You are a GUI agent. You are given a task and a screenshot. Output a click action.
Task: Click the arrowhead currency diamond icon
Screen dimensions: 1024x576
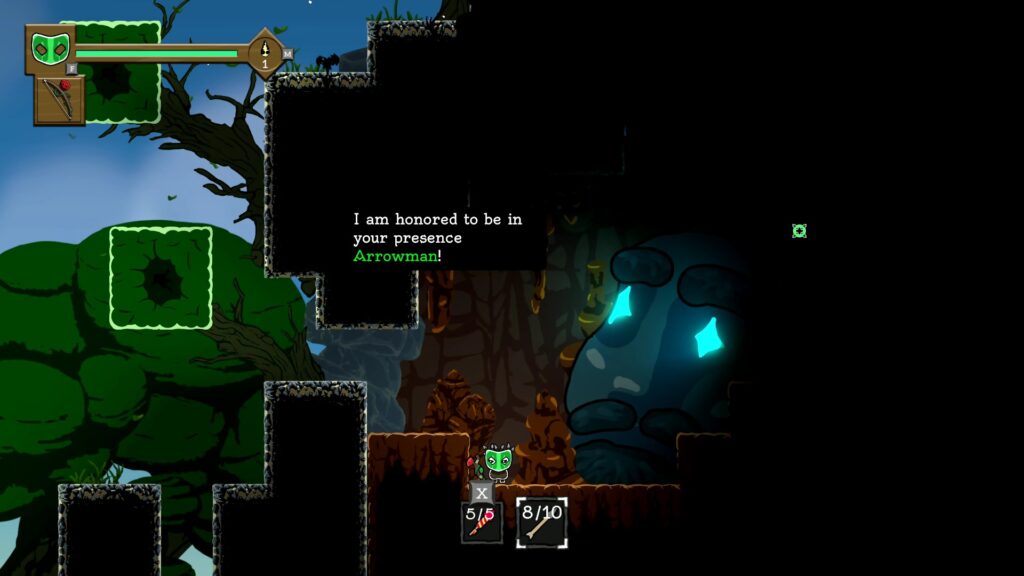265,52
